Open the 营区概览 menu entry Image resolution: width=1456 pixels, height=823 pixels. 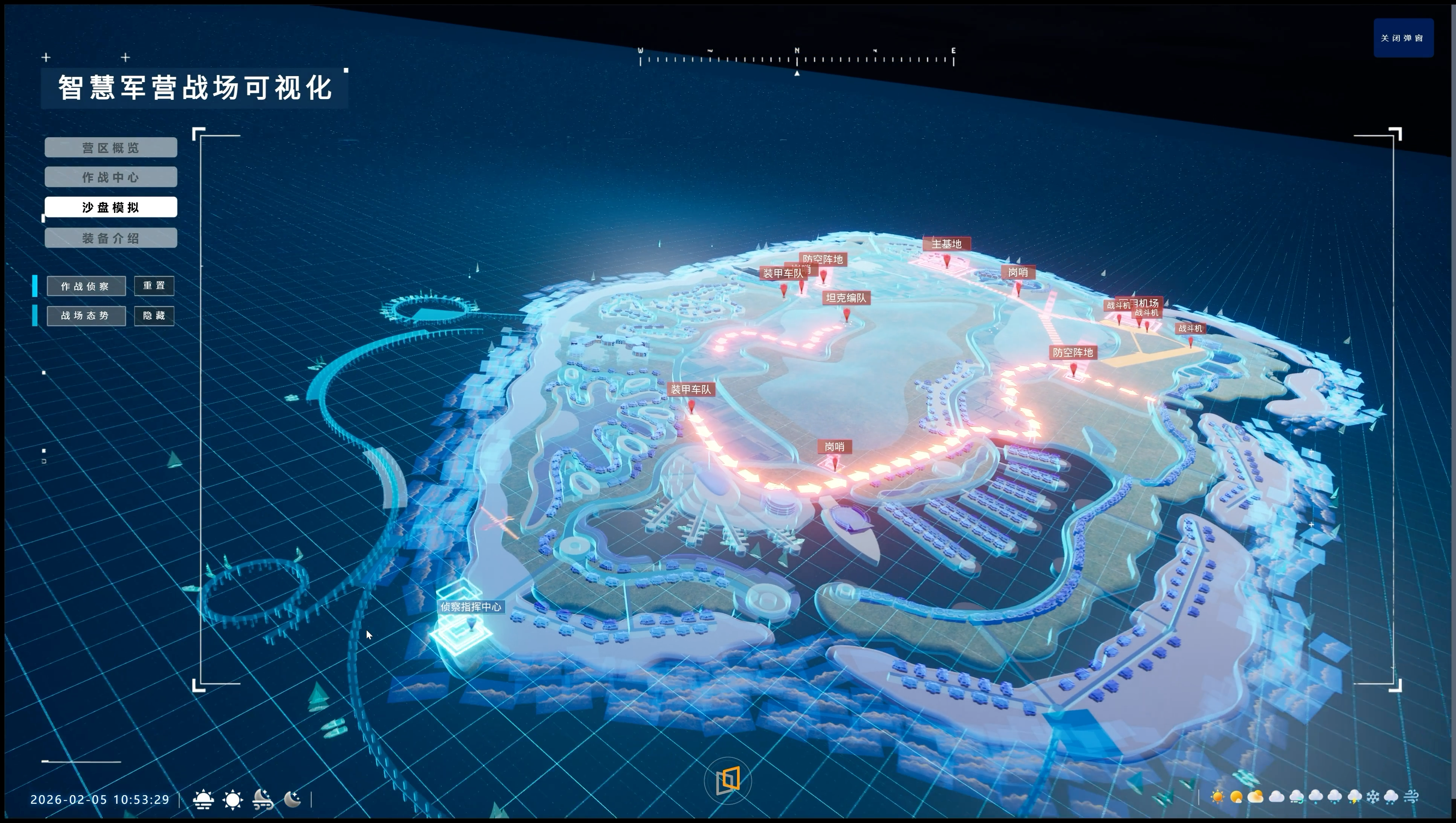(111, 148)
